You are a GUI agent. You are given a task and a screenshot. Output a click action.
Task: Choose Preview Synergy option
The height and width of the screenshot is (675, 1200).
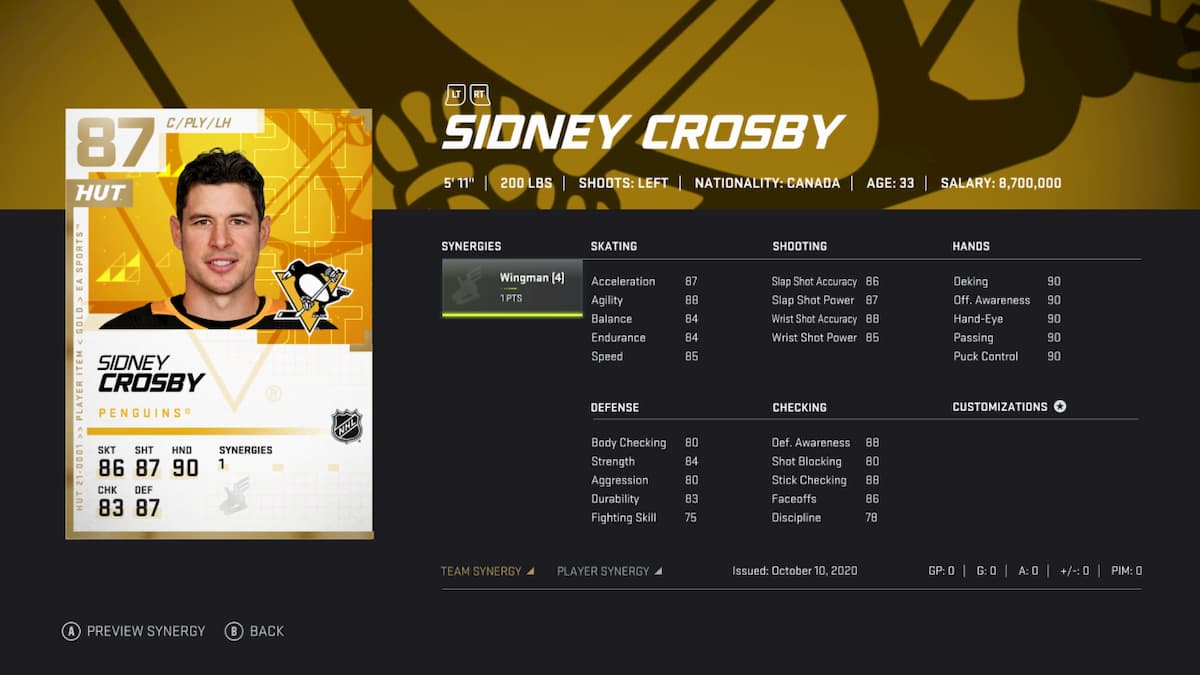(x=134, y=631)
